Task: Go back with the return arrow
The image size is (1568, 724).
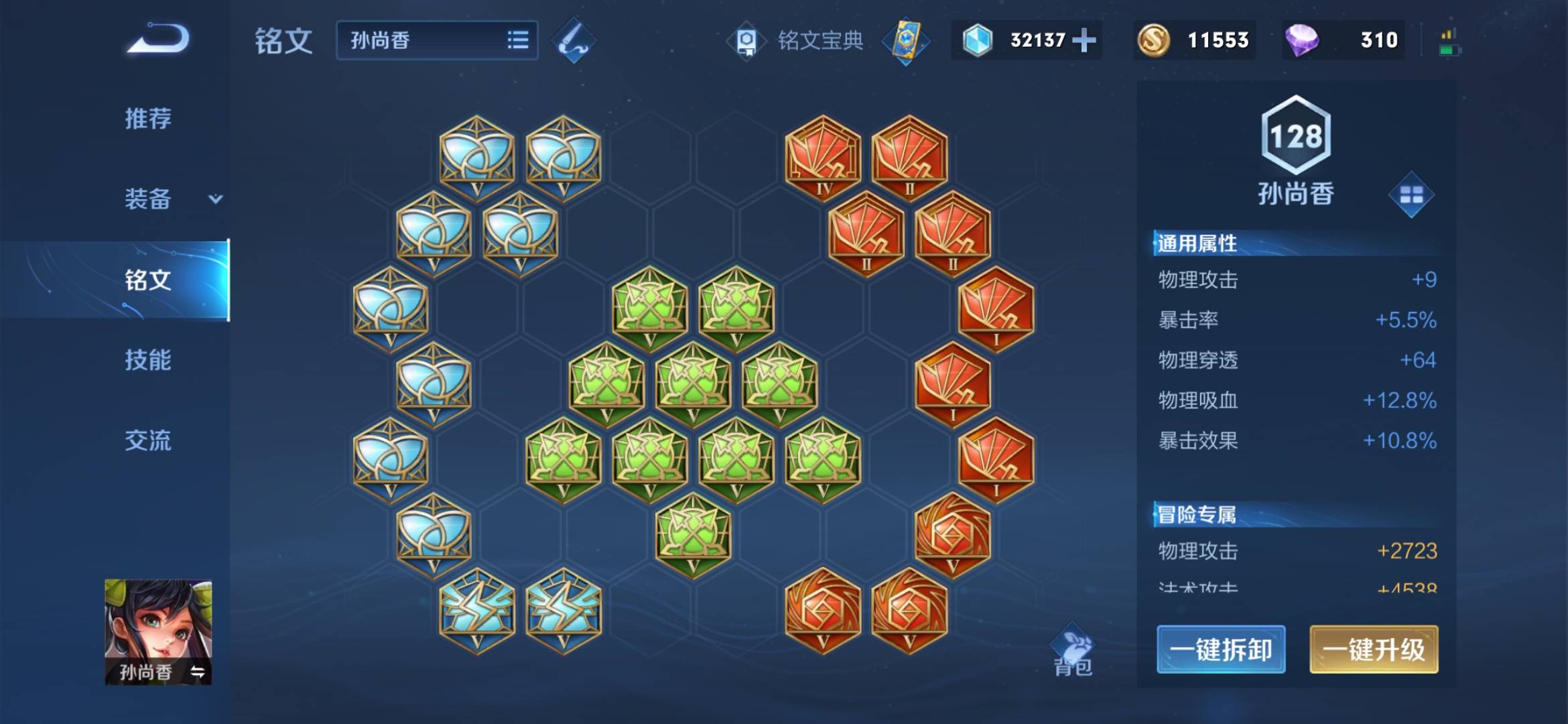Action: coord(158,39)
